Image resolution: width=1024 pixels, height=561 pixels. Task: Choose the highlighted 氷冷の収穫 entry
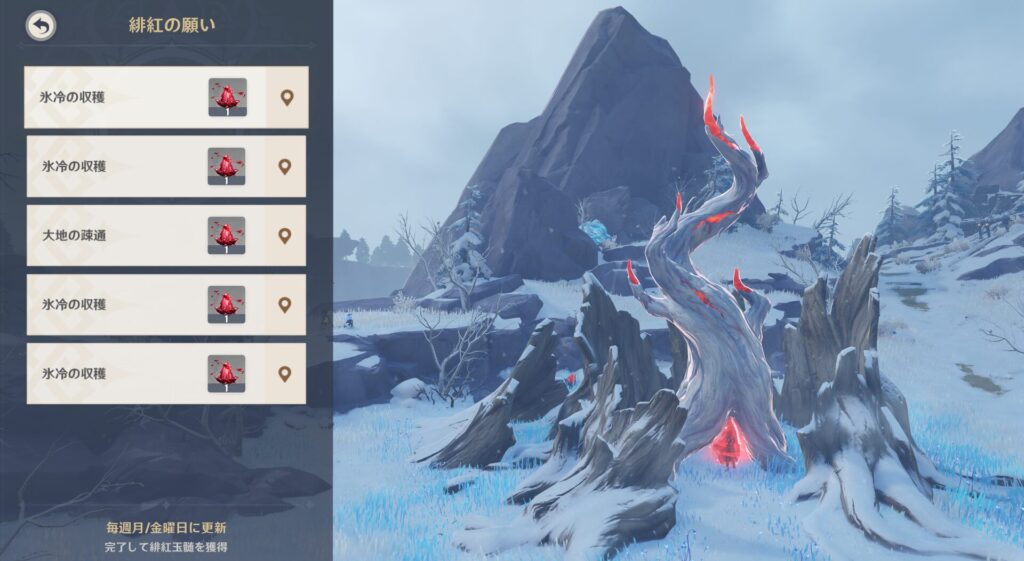coord(120,97)
